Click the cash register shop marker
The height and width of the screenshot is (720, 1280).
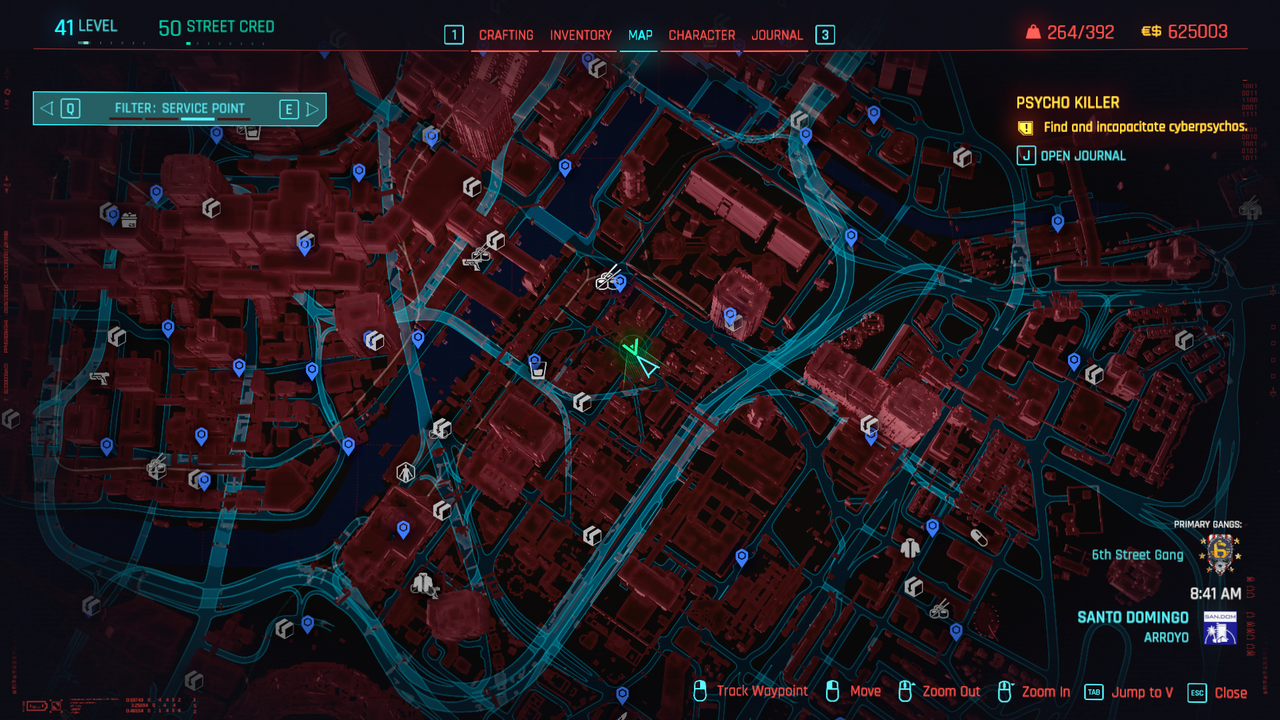129,220
